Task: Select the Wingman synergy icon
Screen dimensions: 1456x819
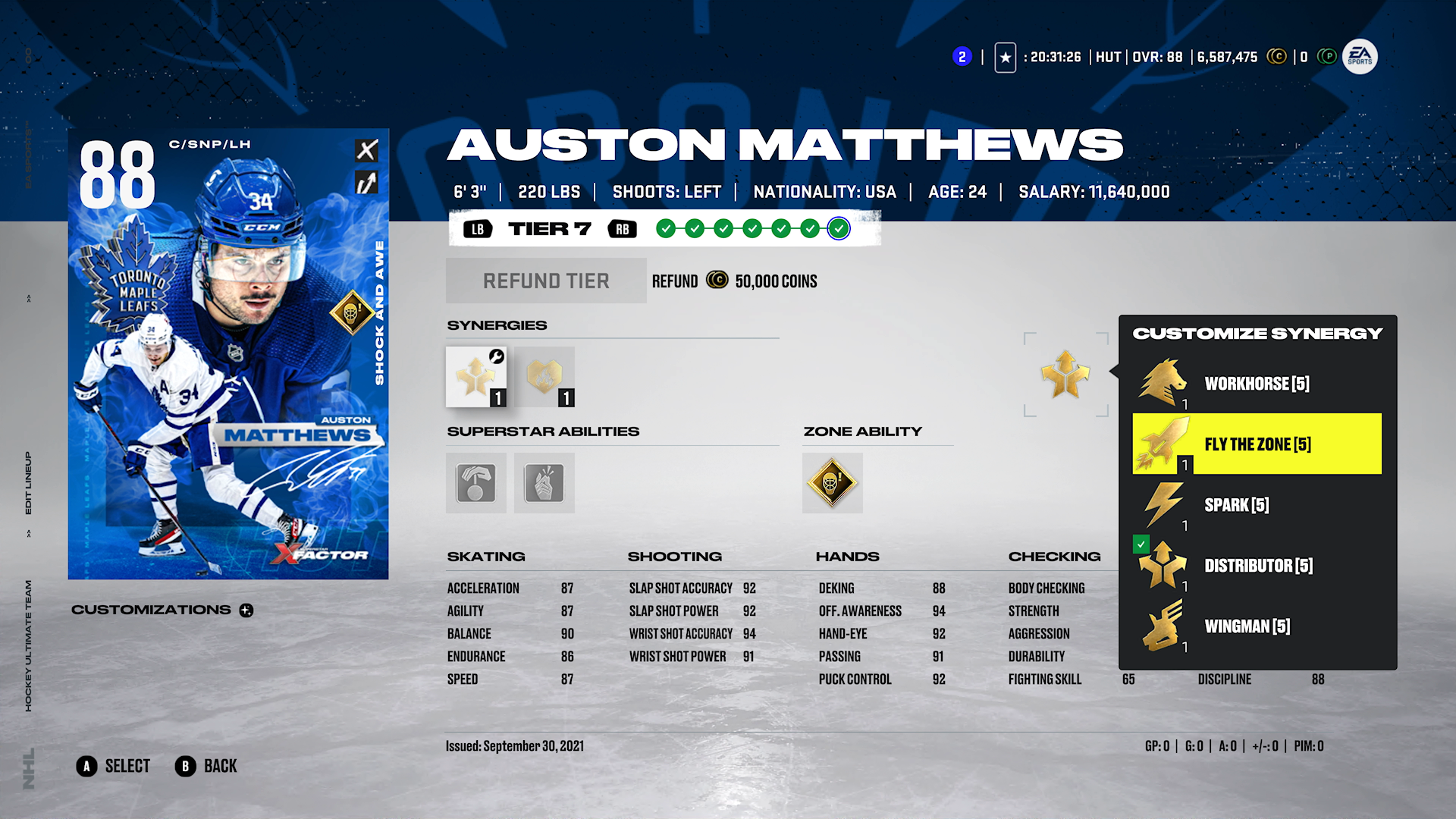Action: coord(1162,626)
